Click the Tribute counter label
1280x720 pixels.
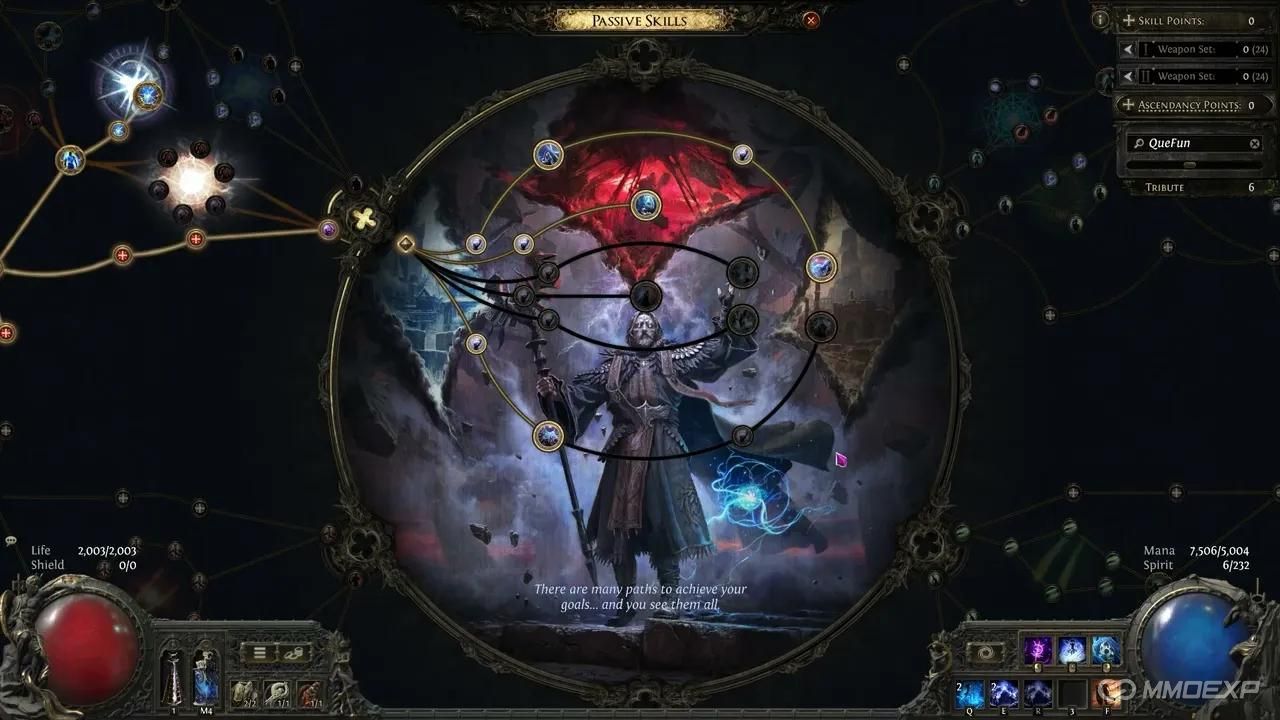1164,187
